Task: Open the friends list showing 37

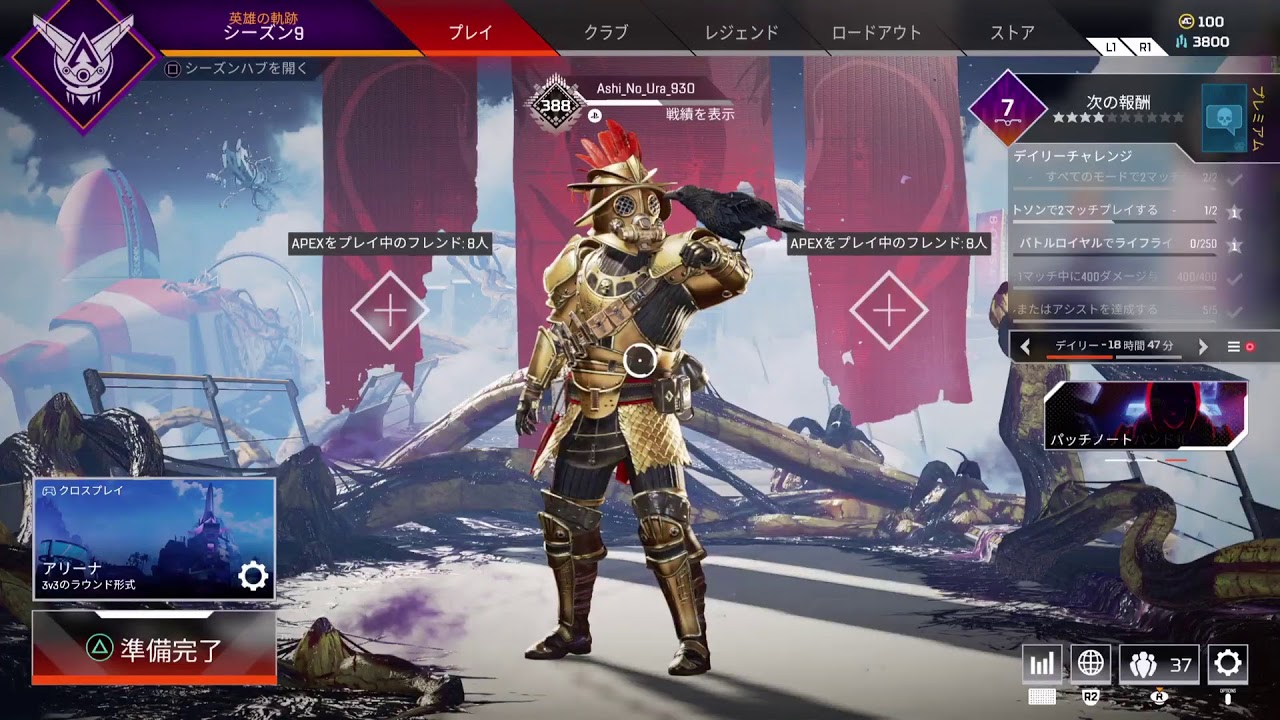Action: [1159, 664]
